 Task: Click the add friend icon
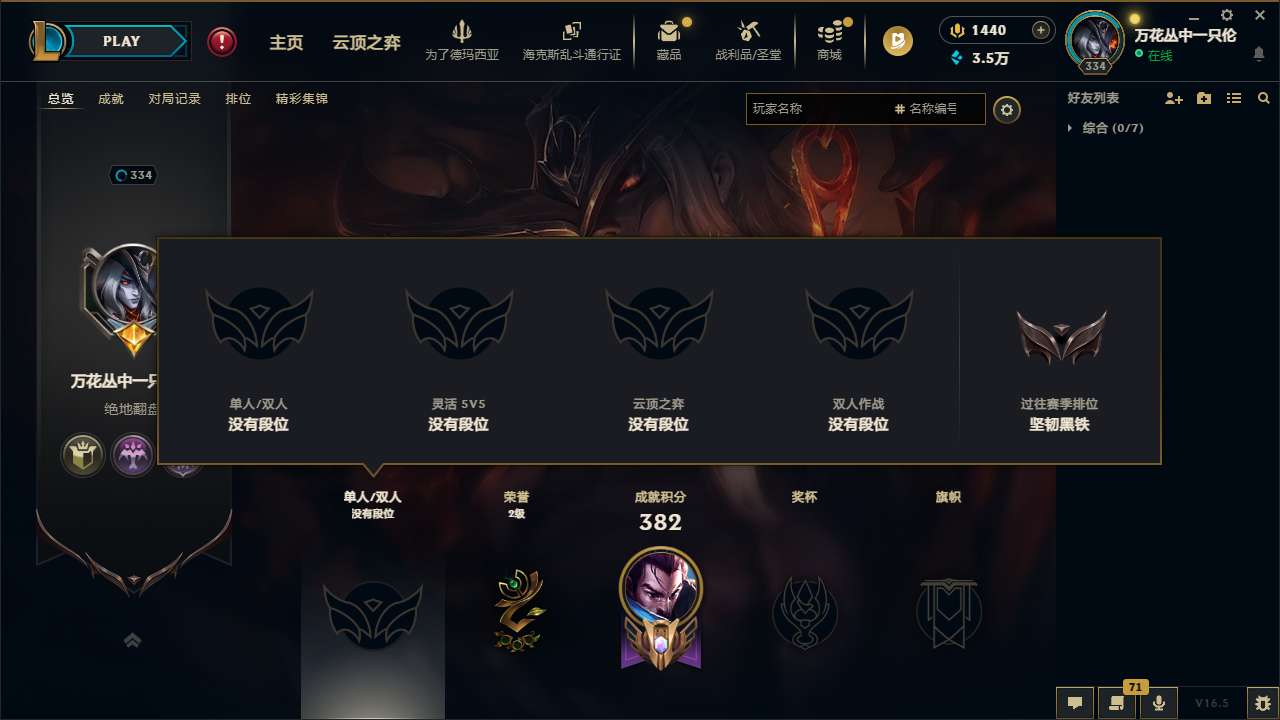tap(1175, 98)
